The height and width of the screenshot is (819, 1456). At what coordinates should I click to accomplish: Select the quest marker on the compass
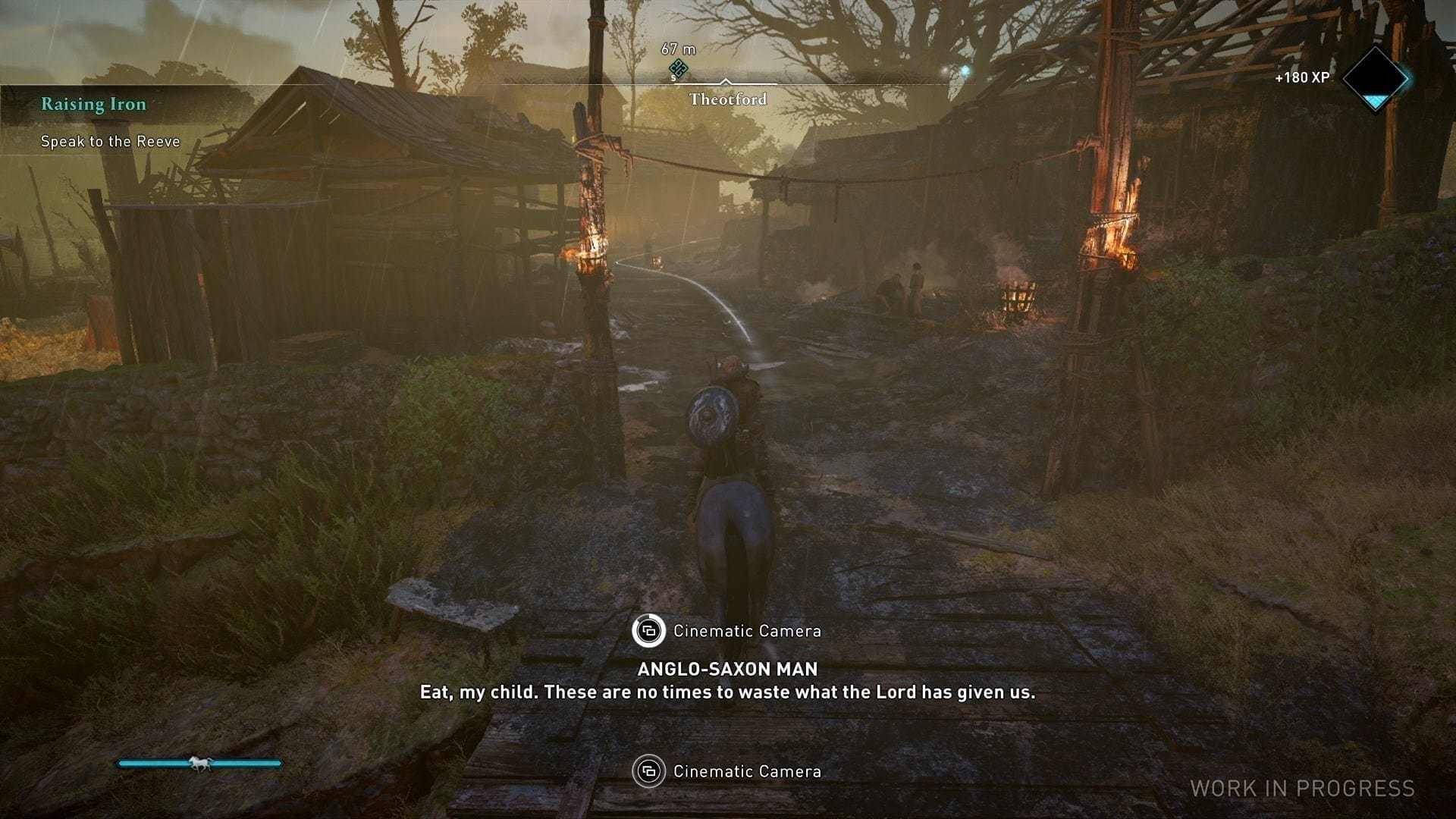[x=678, y=70]
